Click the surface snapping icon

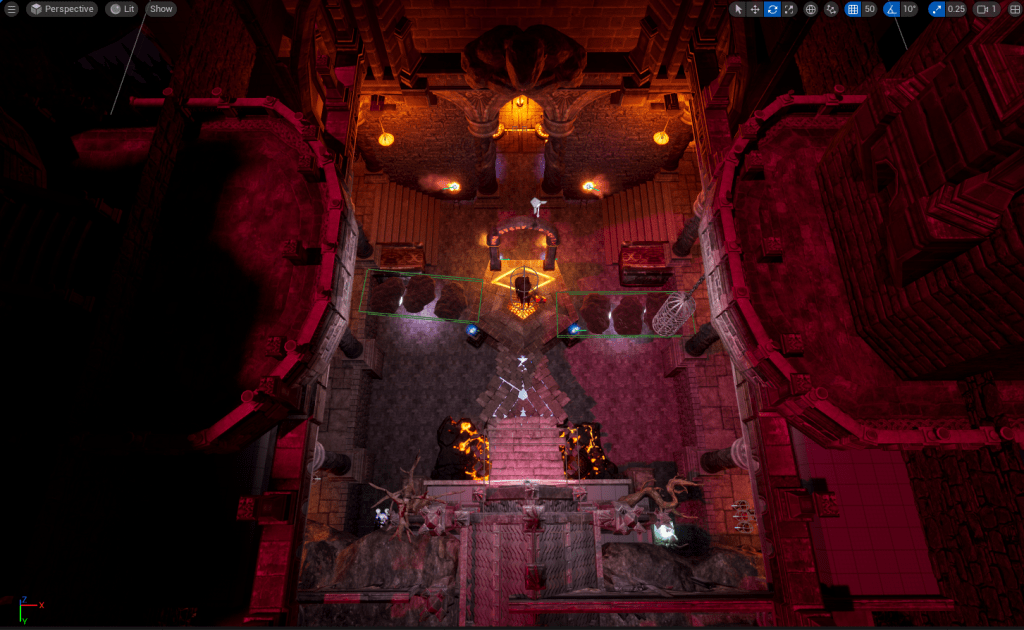[831, 9]
